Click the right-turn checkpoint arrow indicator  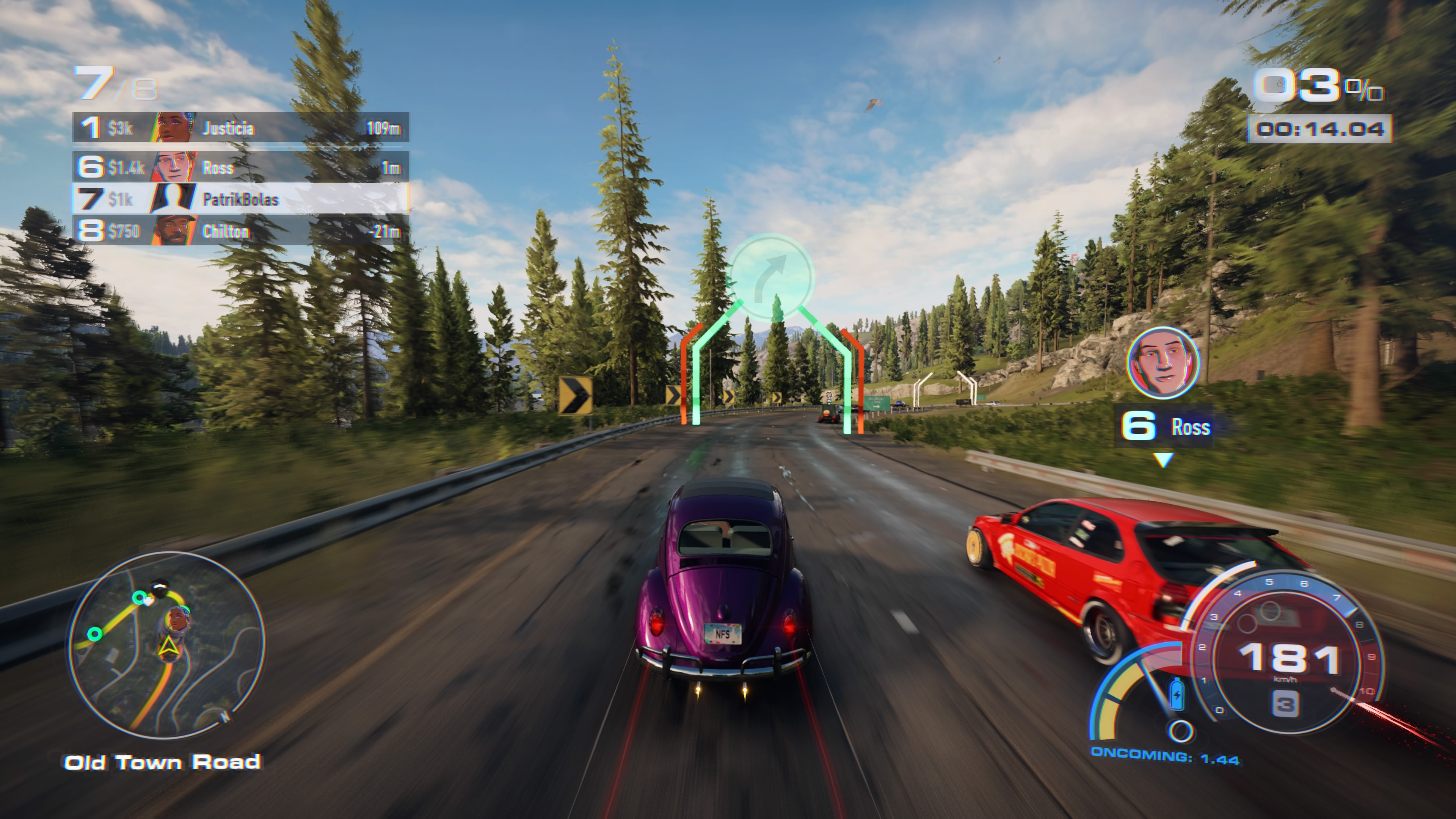(x=771, y=277)
